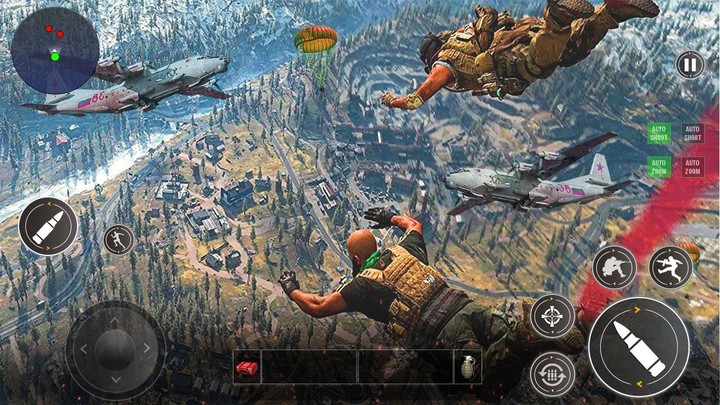Click the red Auto Zoom toggle
This screenshot has height=405, width=720.
pyautogui.click(x=692, y=166)
